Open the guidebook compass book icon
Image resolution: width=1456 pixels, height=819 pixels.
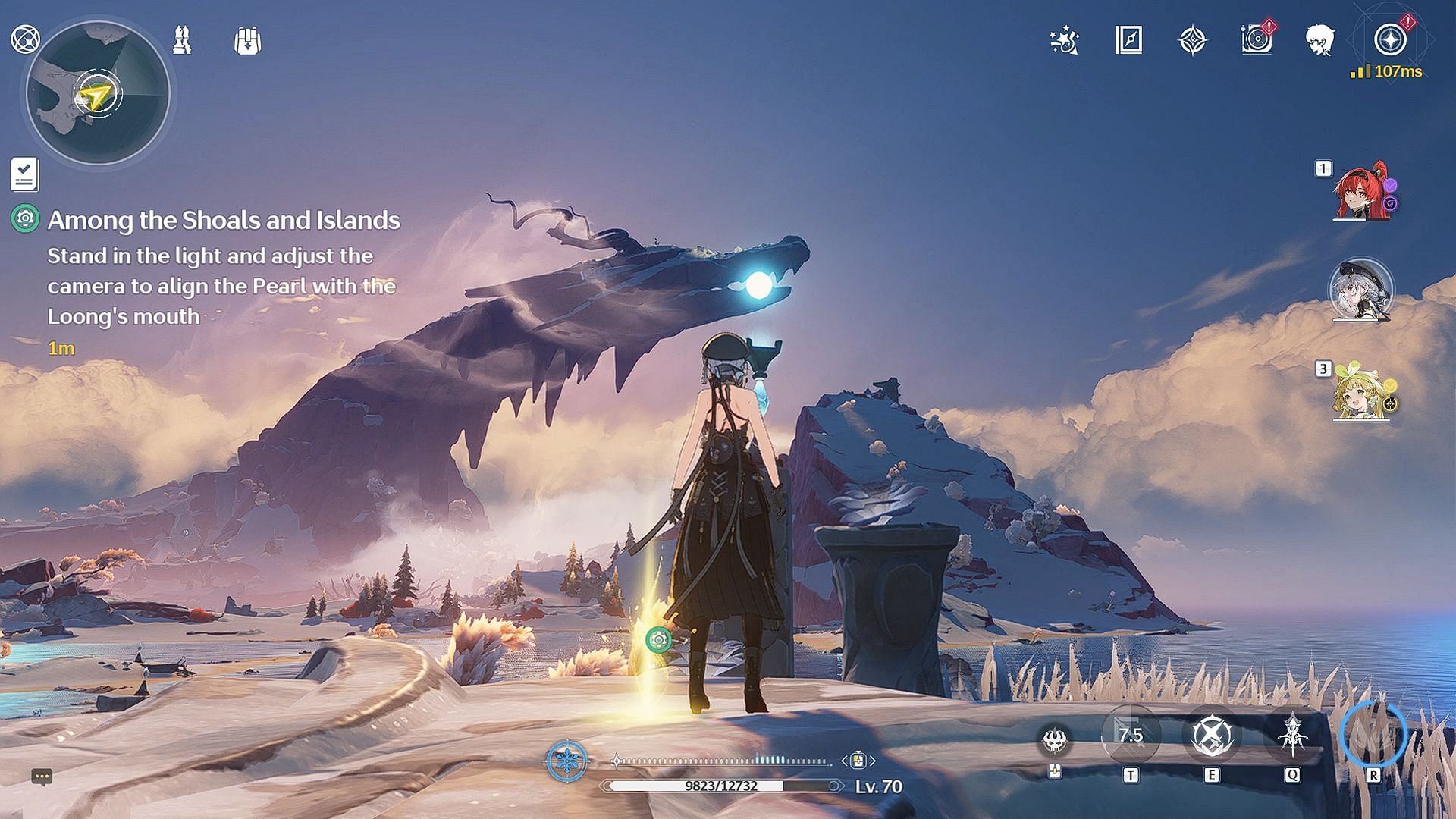pos(1129,40)
